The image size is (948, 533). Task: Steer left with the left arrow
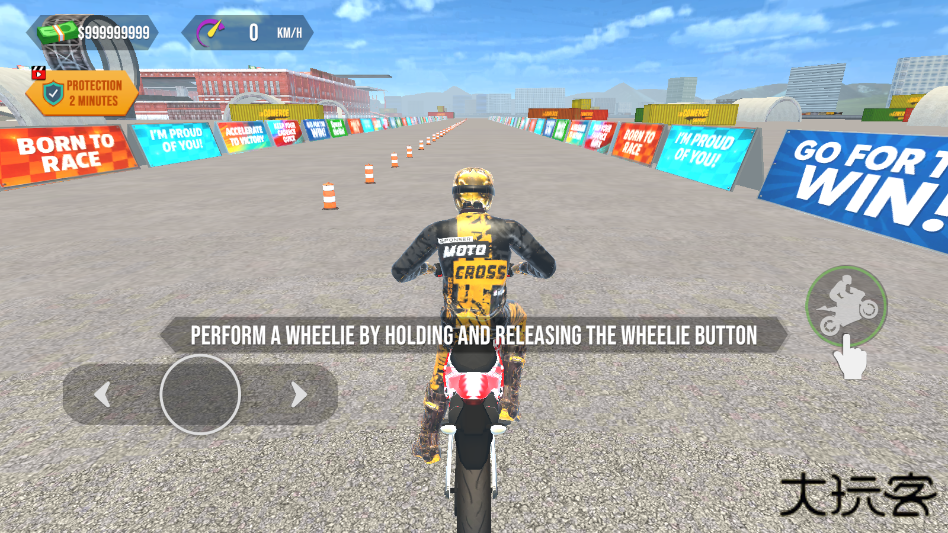click(x=102, y=395)
